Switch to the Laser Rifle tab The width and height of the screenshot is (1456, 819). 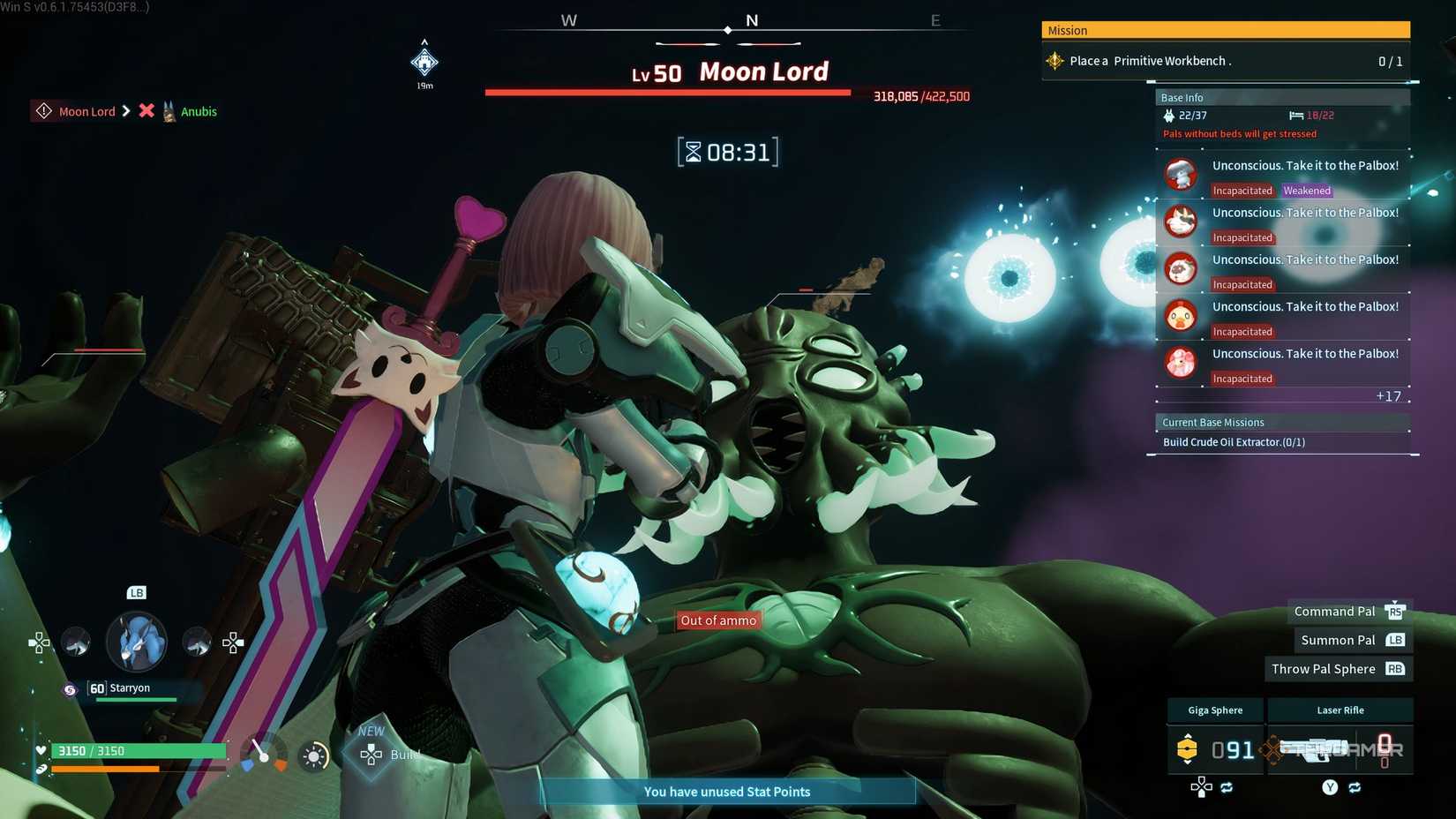coord(1340,710)
